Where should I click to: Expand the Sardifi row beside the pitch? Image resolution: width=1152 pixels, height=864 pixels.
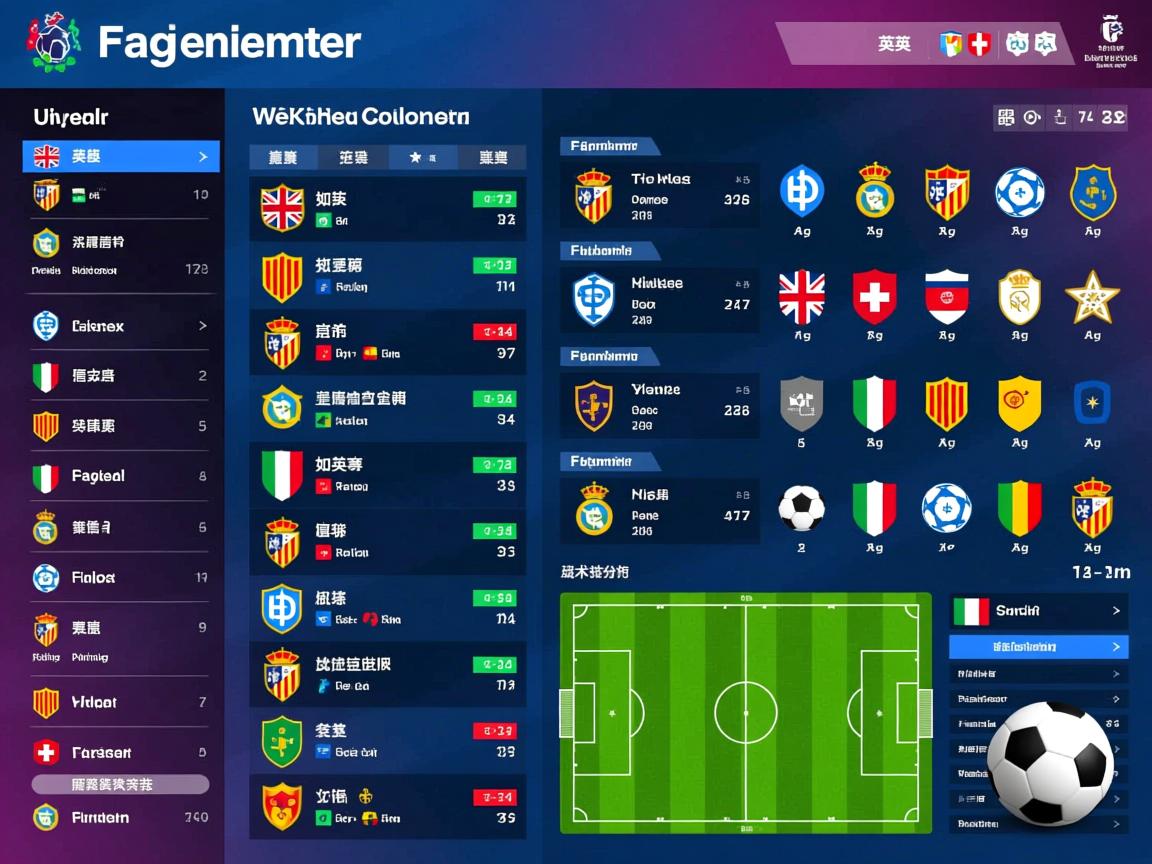point(1038,611)
